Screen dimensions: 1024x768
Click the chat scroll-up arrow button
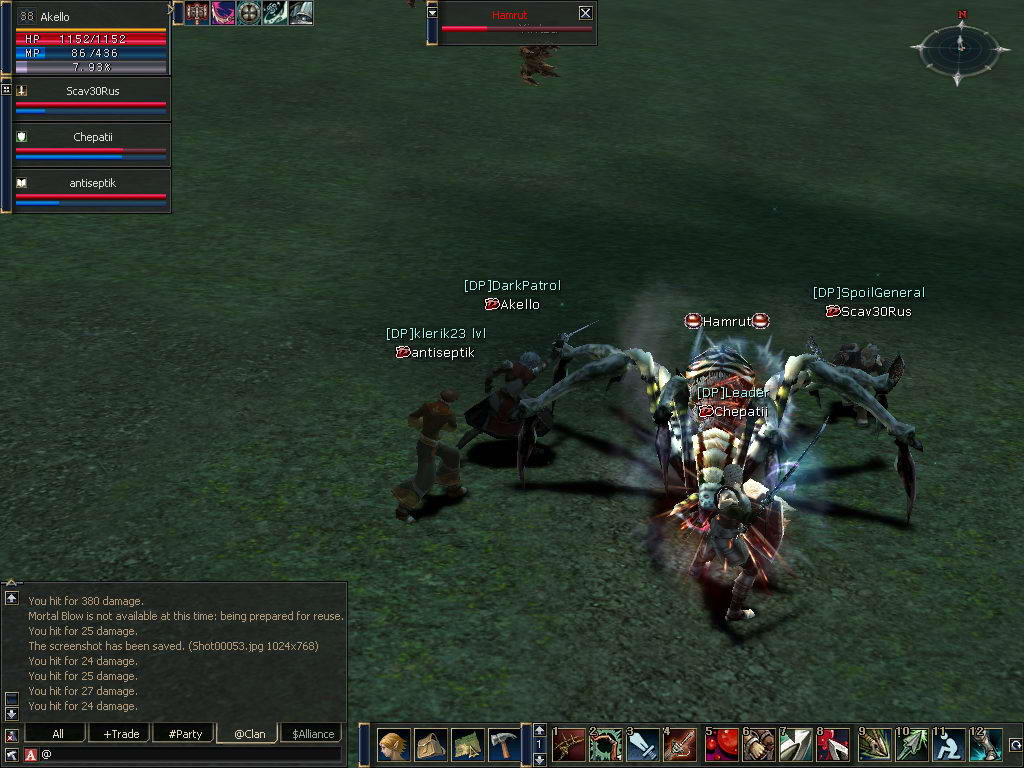tap(11, 597)
